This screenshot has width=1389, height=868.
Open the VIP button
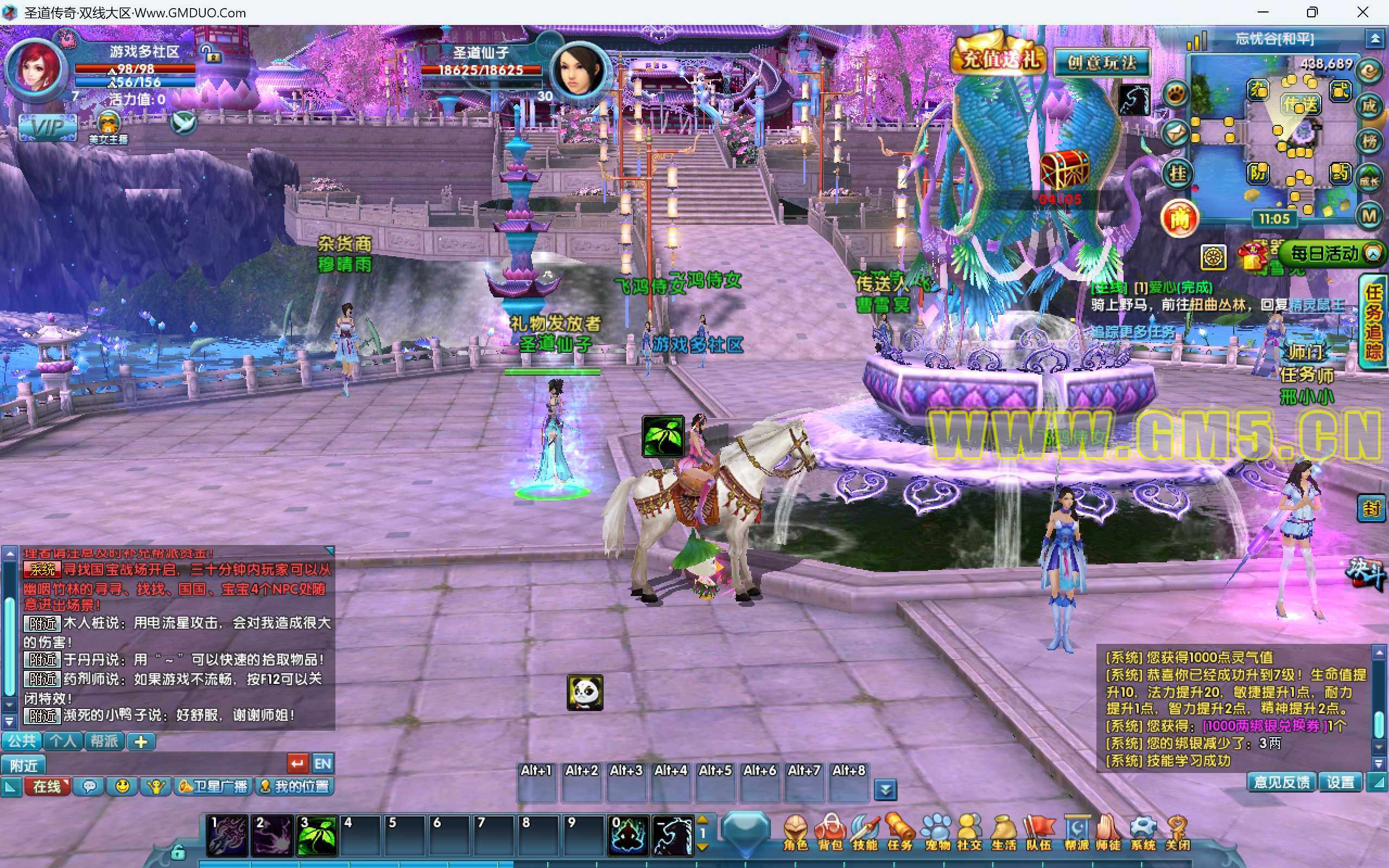tap(47, 127)
